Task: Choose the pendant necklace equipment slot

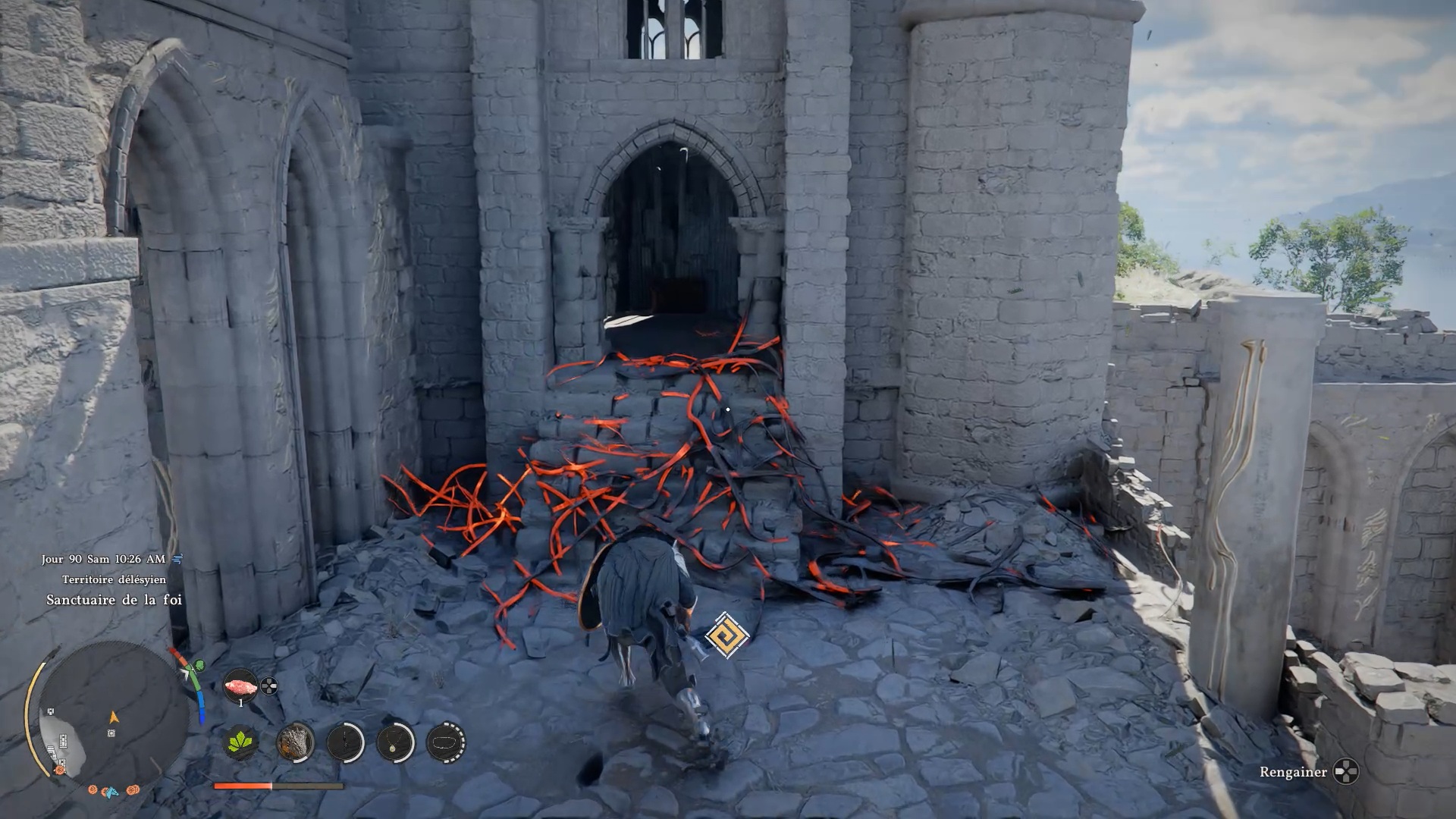Action: (395, 742)
